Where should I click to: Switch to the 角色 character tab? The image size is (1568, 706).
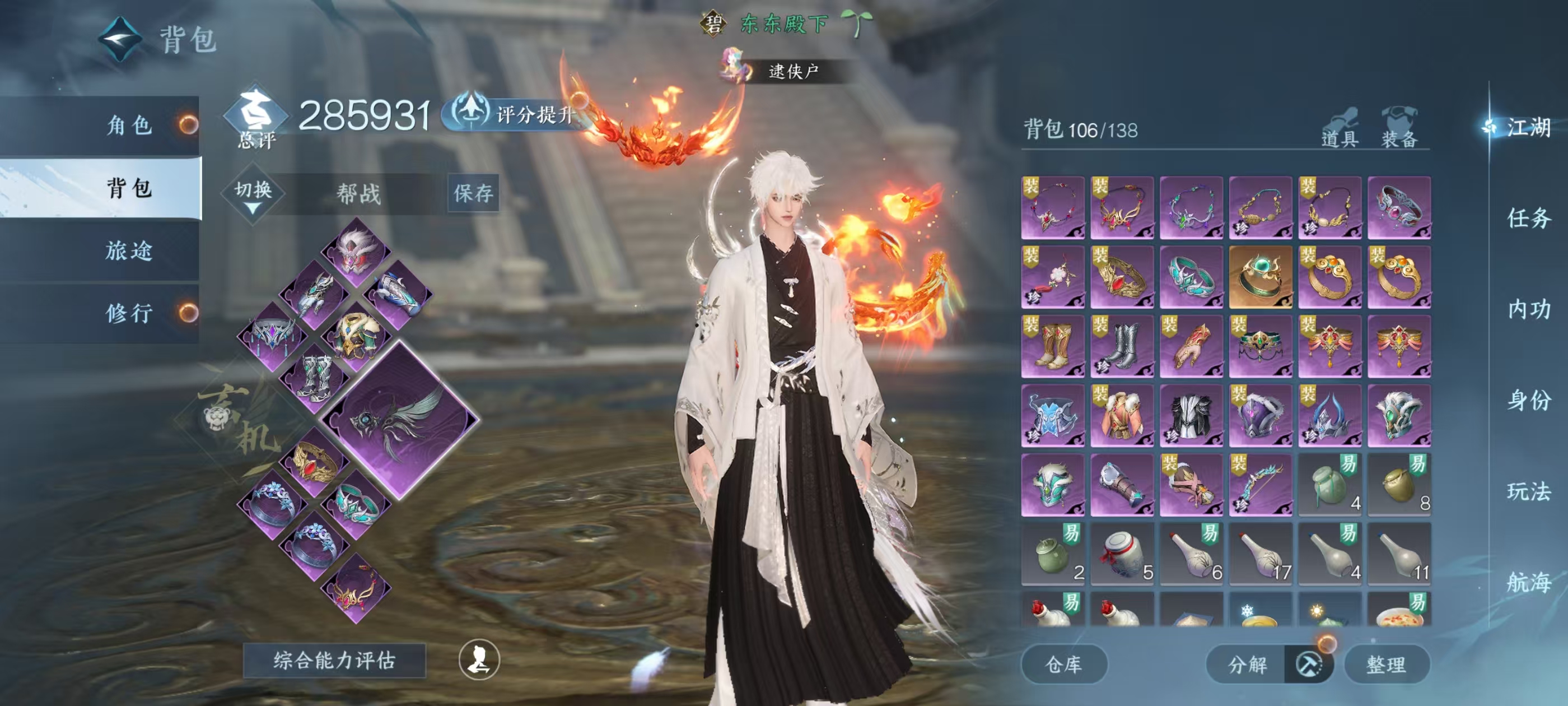pyautogui.click(x=129, y=126)
